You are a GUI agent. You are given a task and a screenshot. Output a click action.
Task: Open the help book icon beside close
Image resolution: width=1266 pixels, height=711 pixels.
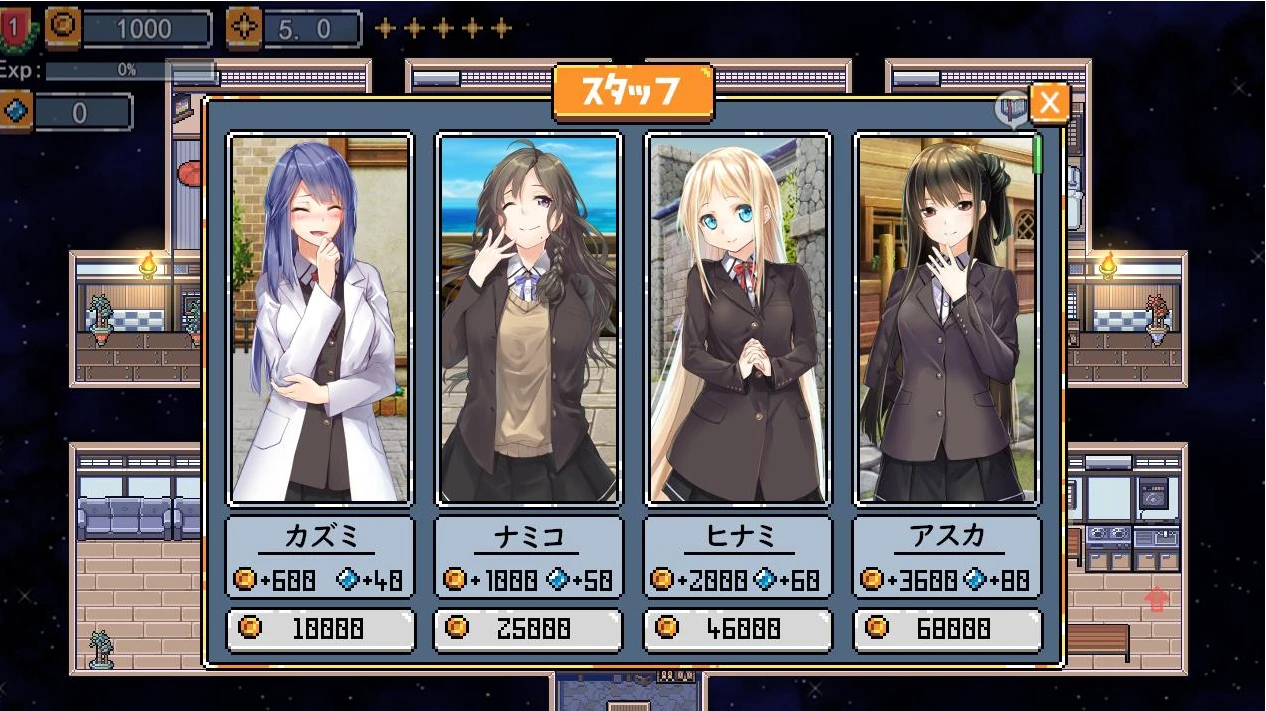click(1012, 108)
